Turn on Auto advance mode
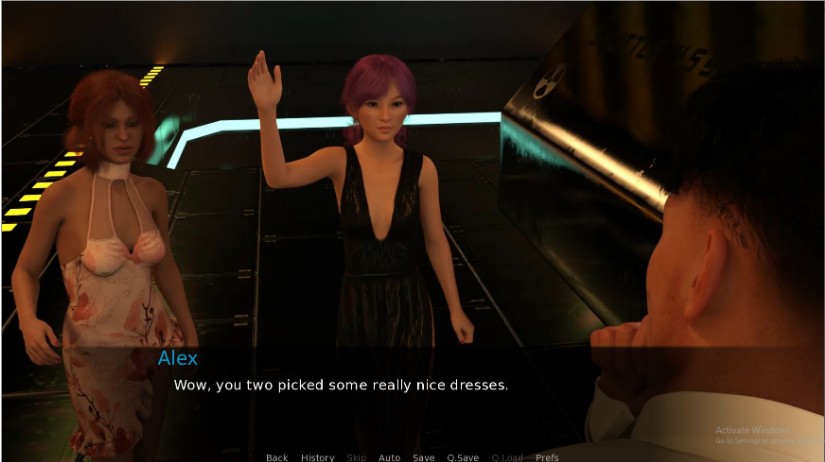This screenshot has height=462, width=825. (x=389, y=457)
